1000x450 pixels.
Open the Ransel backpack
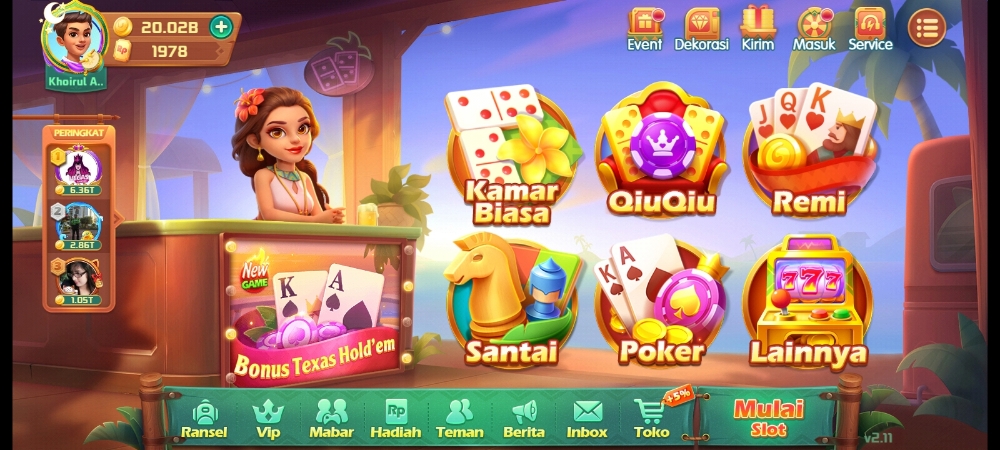204,418
